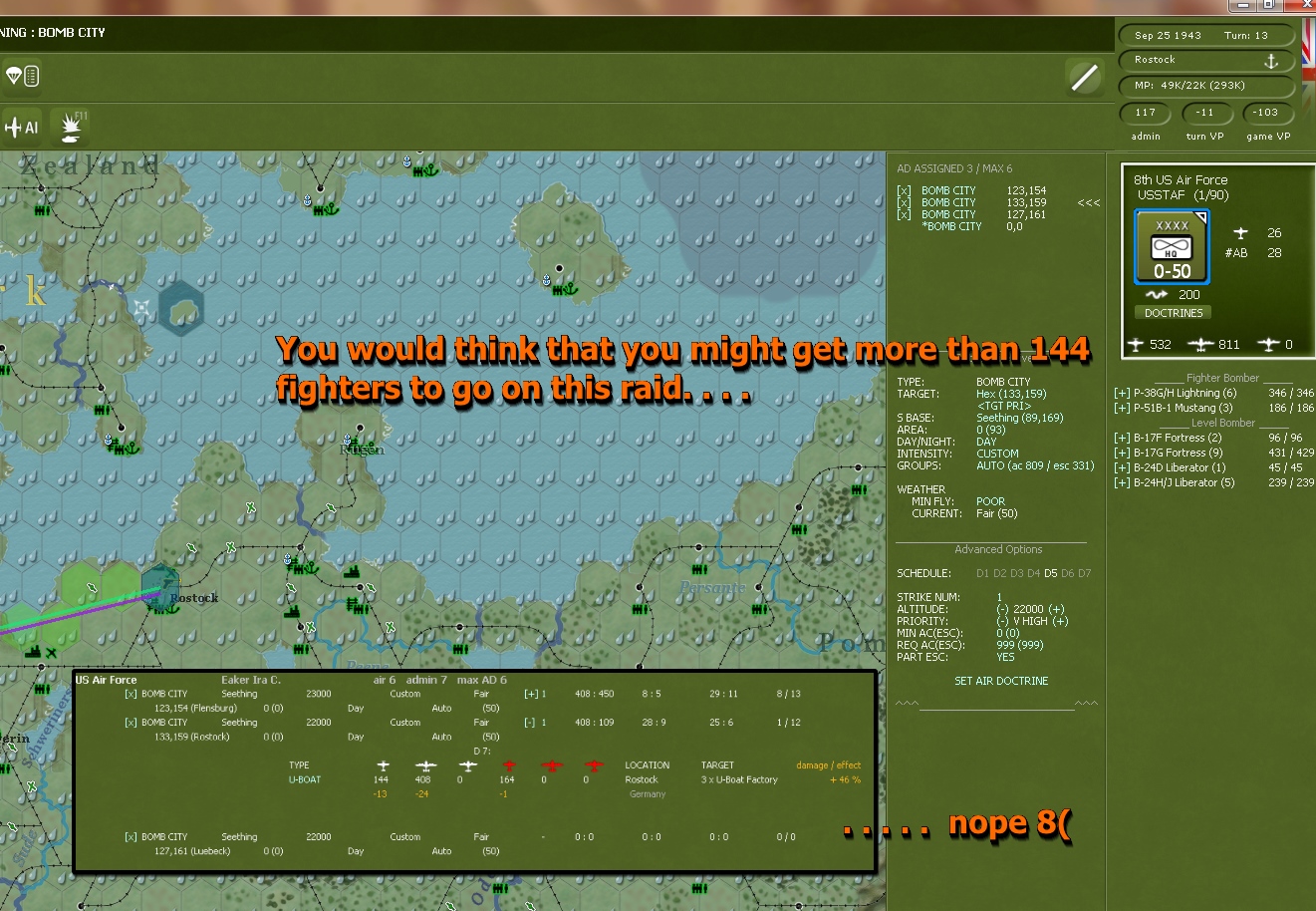Screen dimensions: 1316x911
Task: Uncheck the BOMB CITY 123,154 Flensburg directive
Action: 132,693
